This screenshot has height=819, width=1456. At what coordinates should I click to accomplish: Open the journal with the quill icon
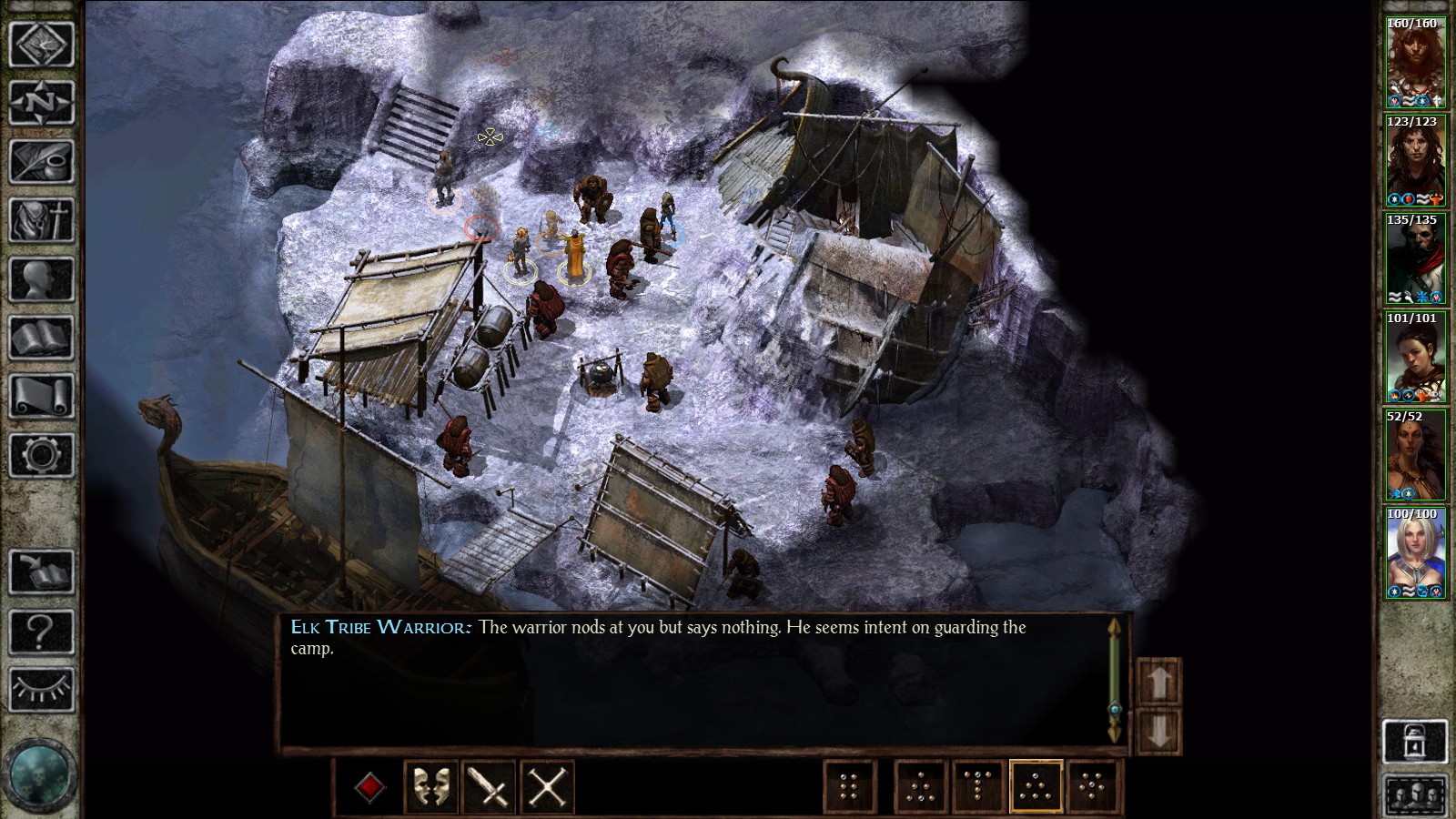[41, 161]
